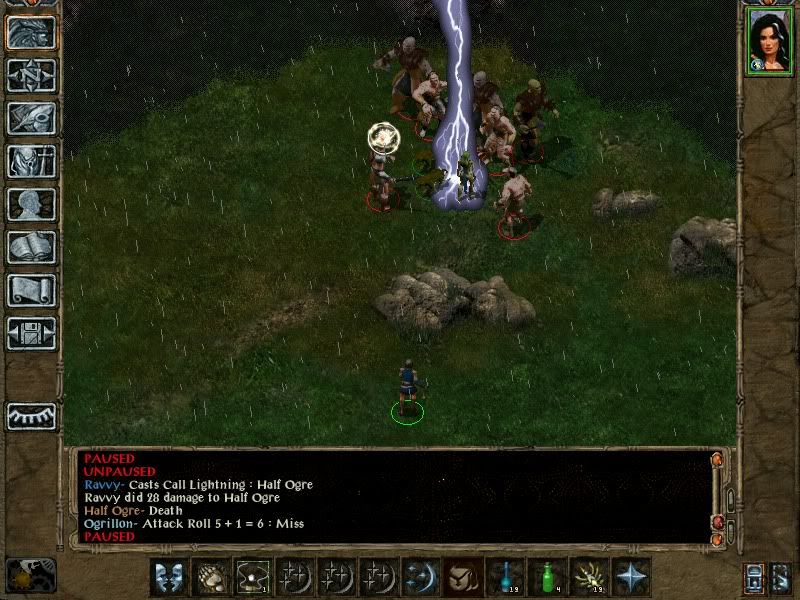This screenshot has width=800, height=600.
Task: Toggle the party AI lantern button
Action: coord(755,577)
